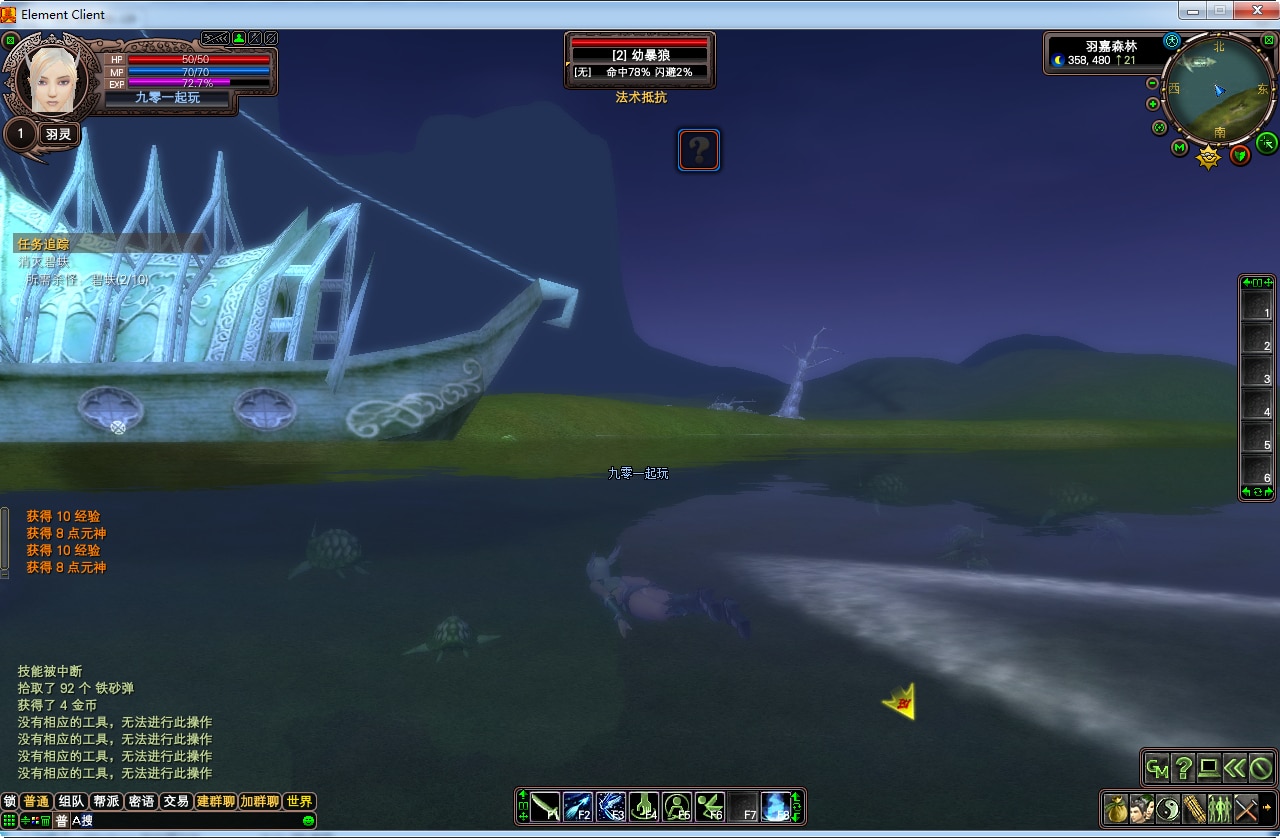
Task: Open the inventory bag icon
Action: pos(1116,807)
